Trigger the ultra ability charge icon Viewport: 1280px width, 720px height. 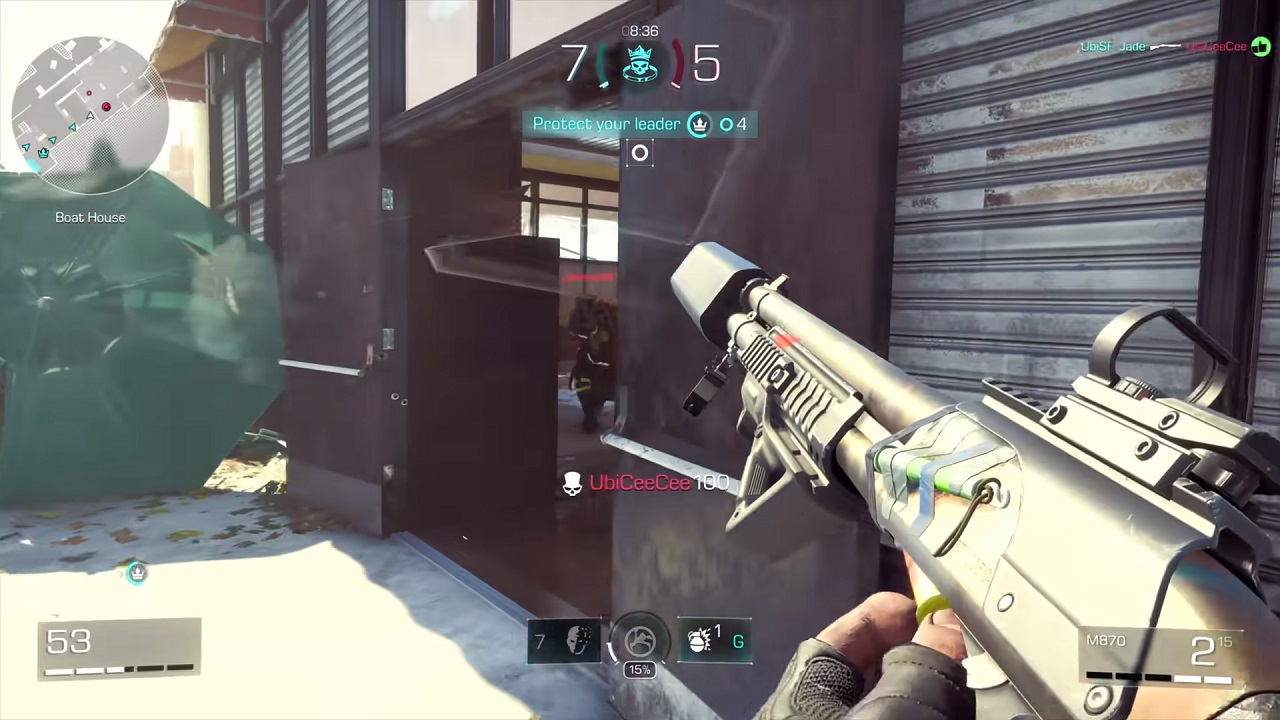(x=640, y=642)
